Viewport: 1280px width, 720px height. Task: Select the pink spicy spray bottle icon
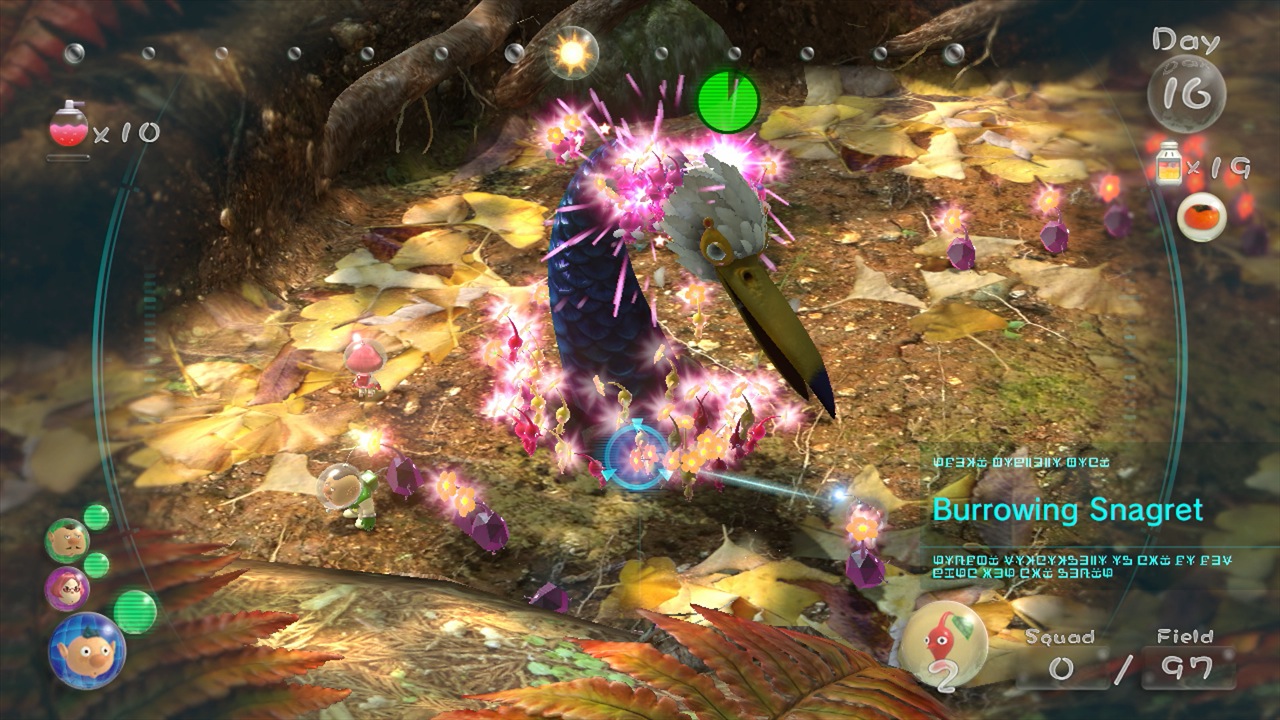click(68, 126)
